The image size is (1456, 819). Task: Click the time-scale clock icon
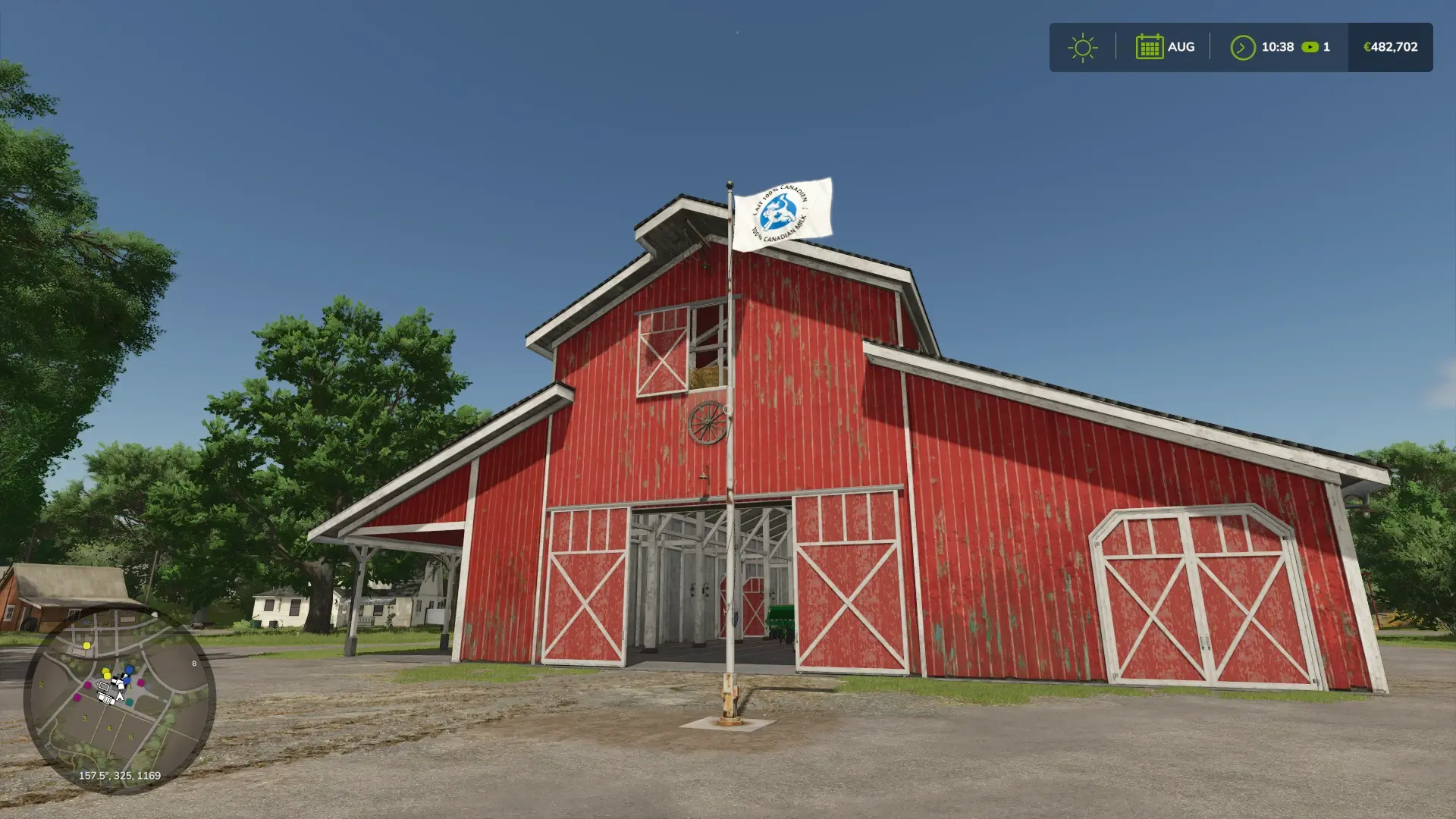(1241, 47)
